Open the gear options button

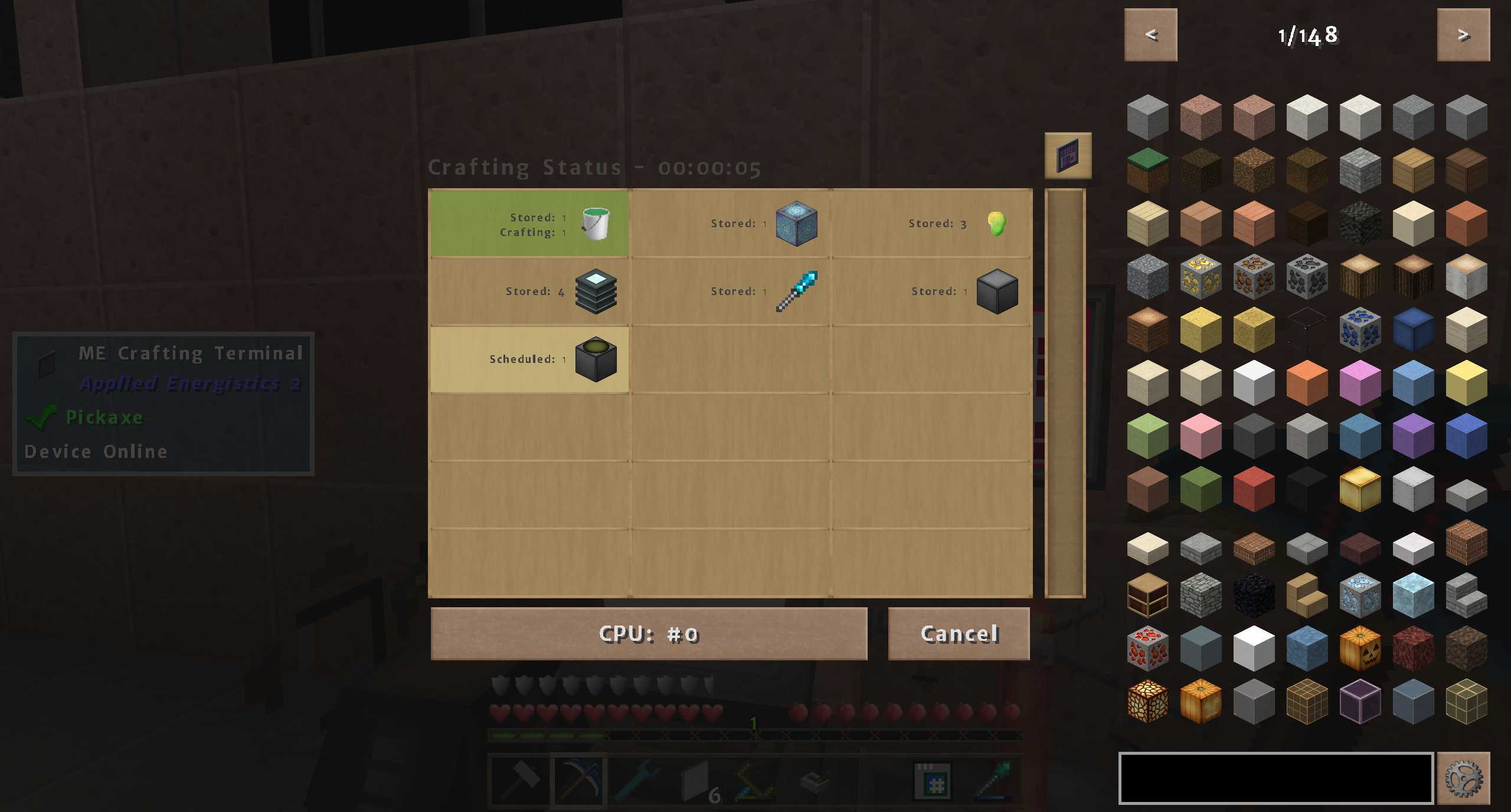[1463, 778]
